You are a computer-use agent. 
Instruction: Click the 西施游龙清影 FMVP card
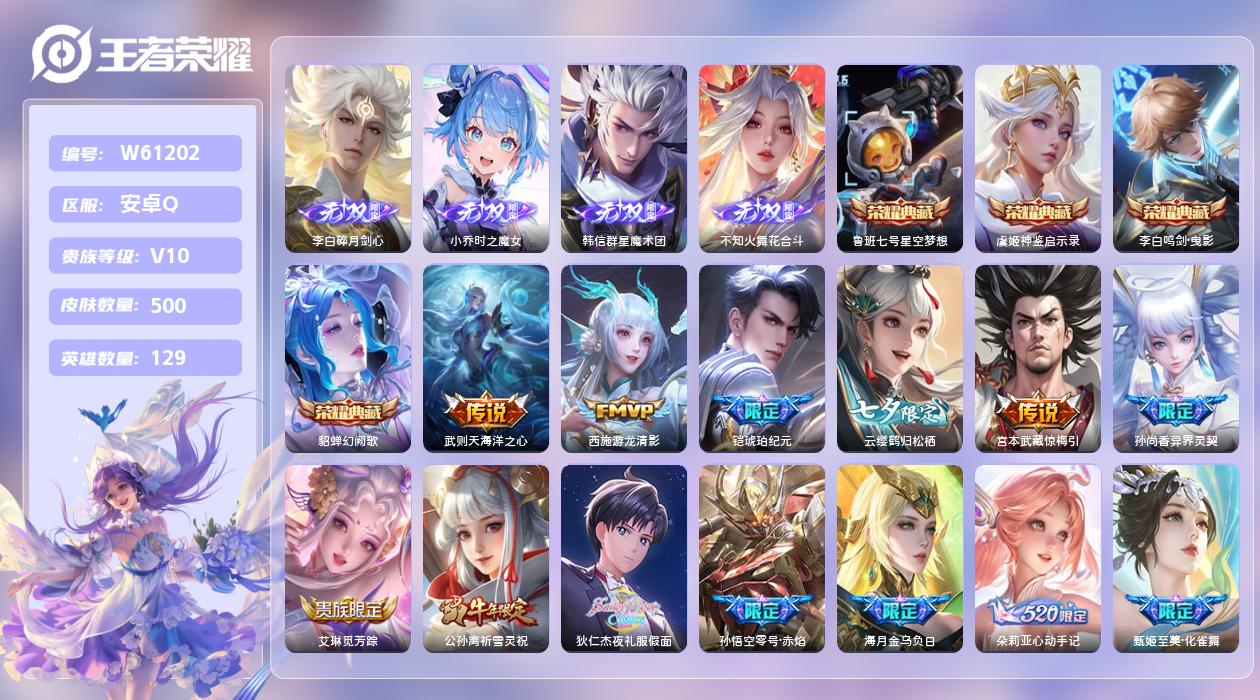624,358
